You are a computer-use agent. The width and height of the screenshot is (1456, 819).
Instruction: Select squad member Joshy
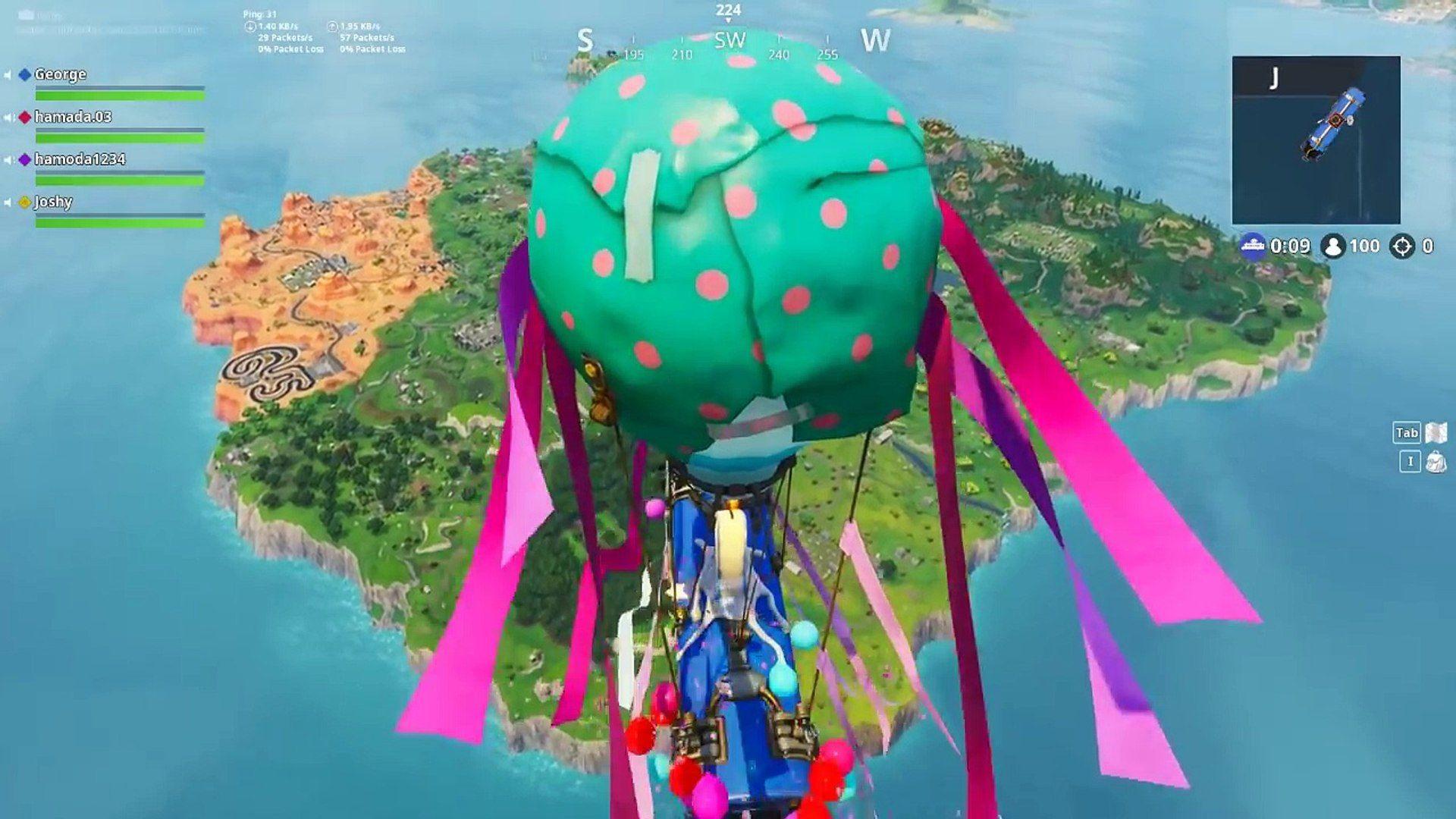pyautogui.click(x=53, y=202)
